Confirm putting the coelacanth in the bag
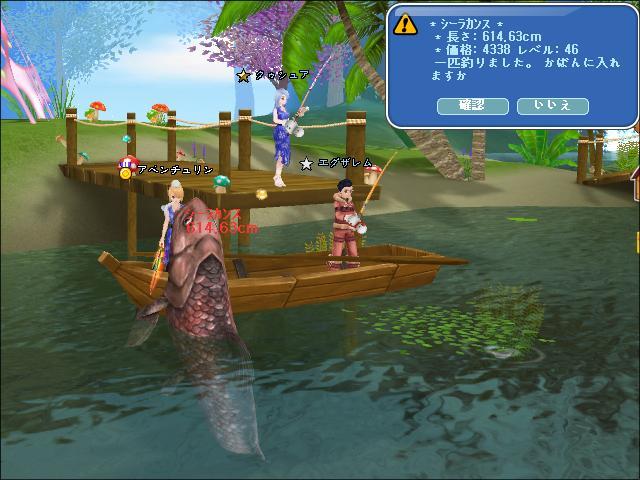The height and width of the screenshot is (480, 640). coord(471,105)
